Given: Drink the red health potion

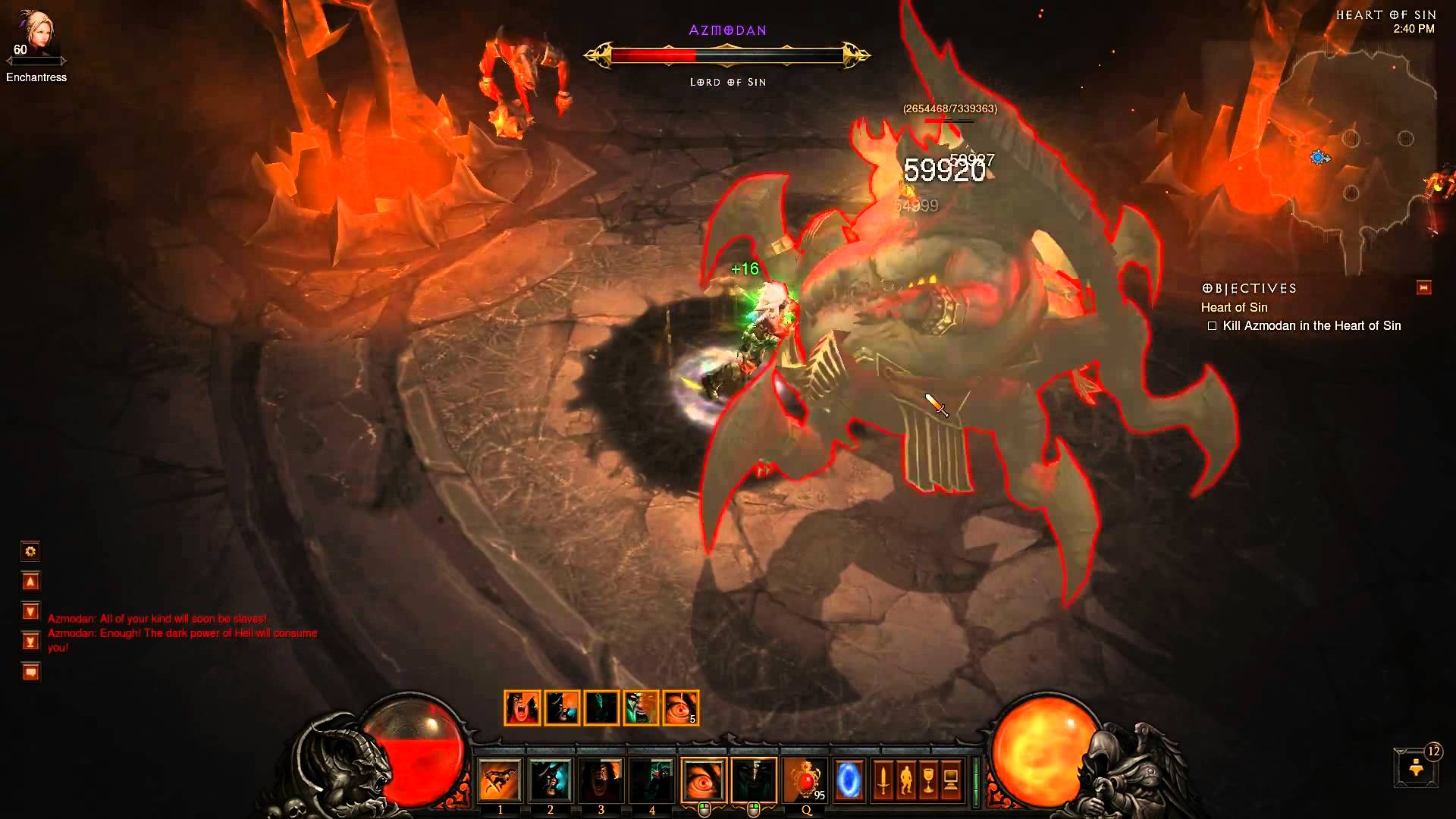Looking at the screenshot, I should pos(805,780).
